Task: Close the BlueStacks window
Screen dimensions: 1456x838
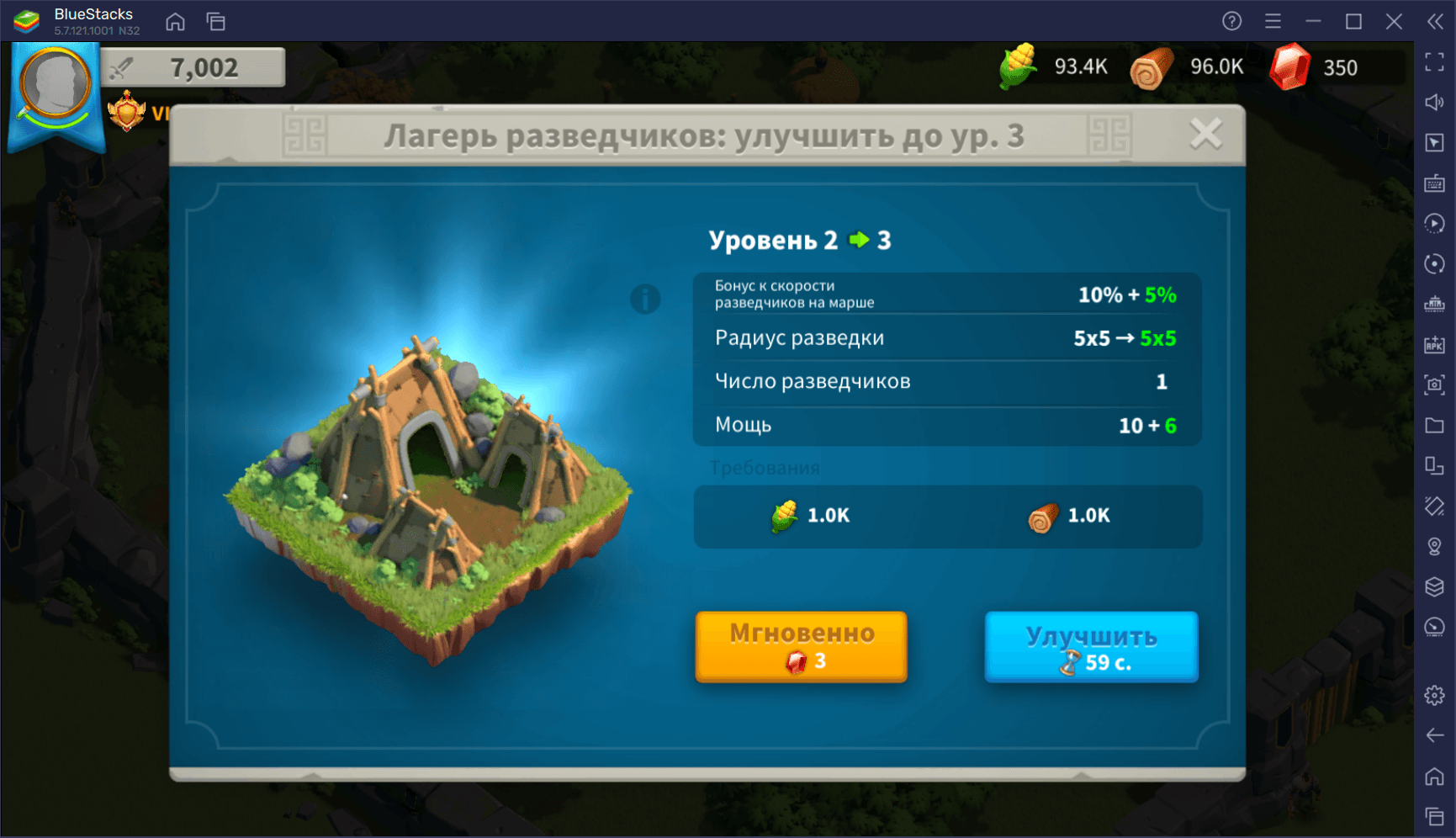Action: (x=1394, y=21)
